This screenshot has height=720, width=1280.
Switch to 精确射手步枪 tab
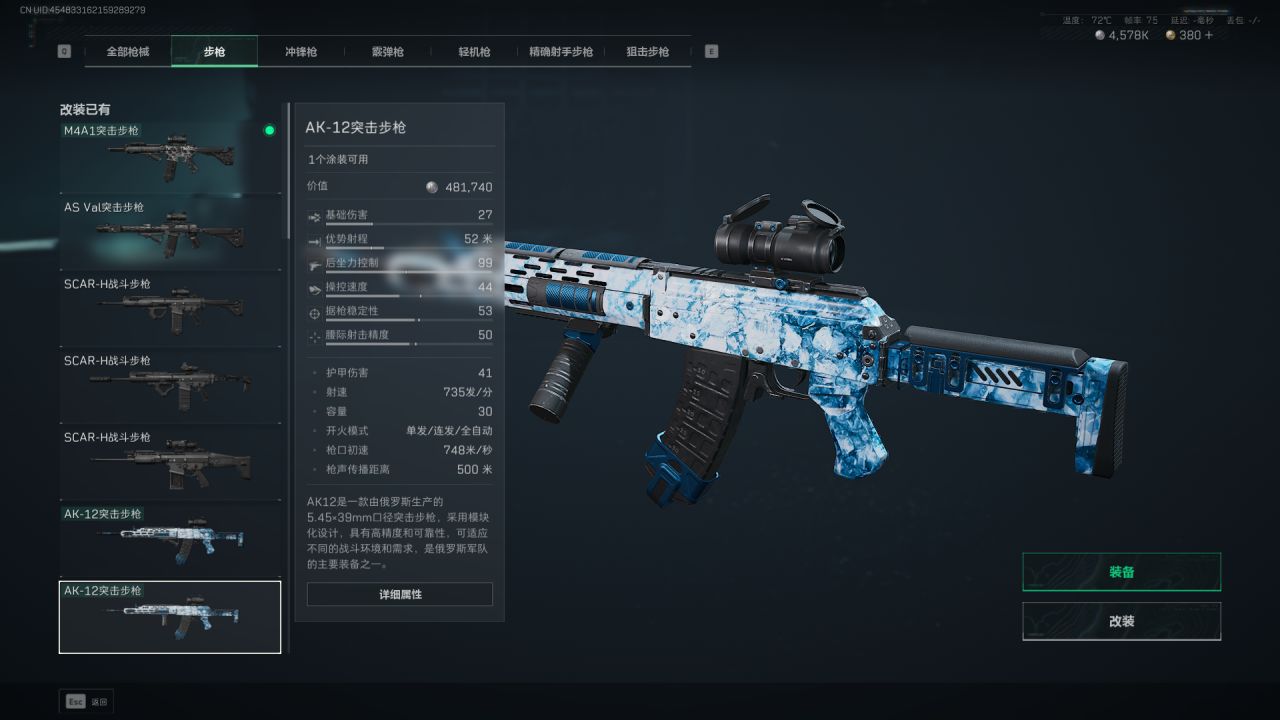pyautogui.click(x=561, y=52)
